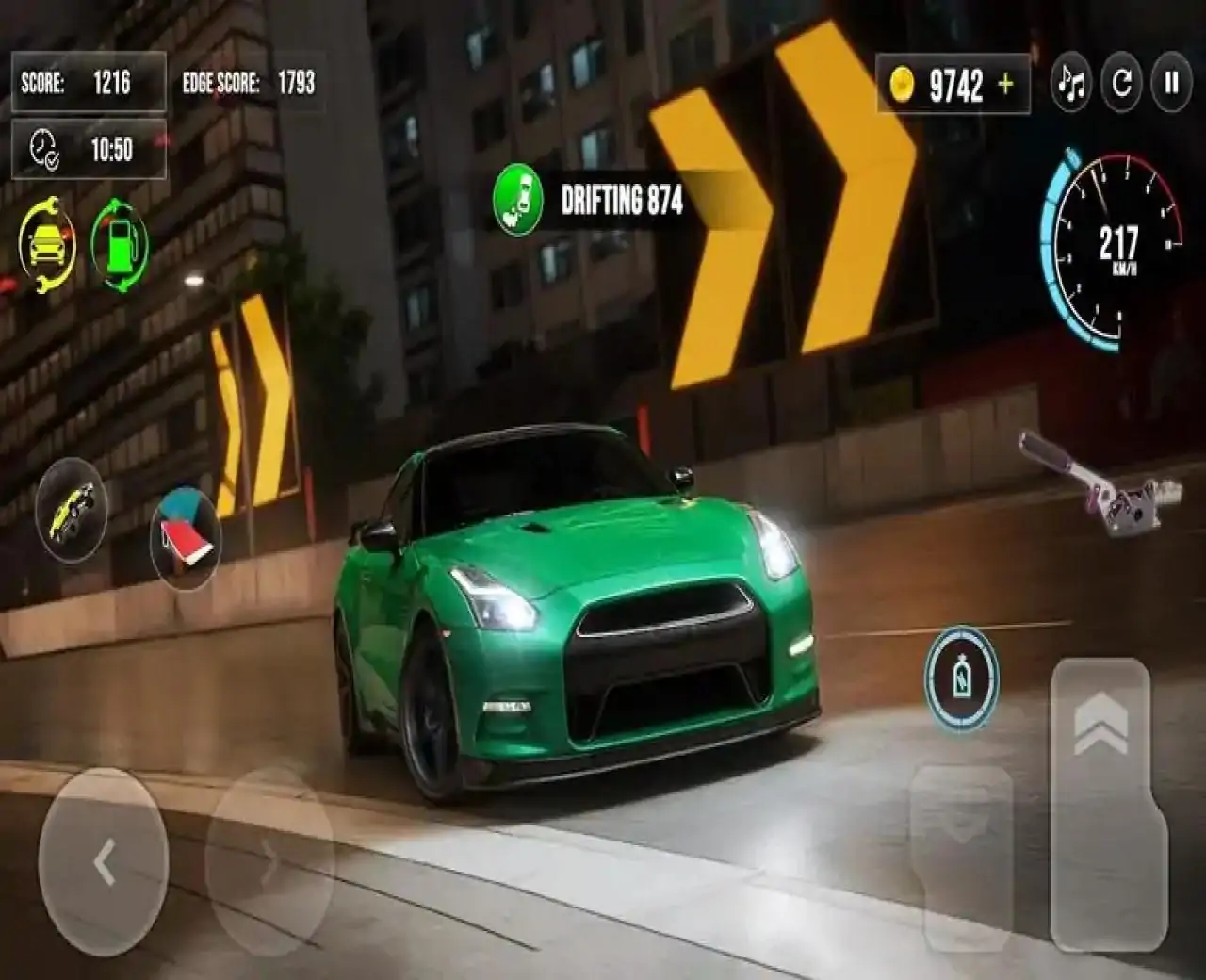This screenshot has width=1206, height=980.
Task: Steer left with the left arrow
Action: tap(104, 862)
